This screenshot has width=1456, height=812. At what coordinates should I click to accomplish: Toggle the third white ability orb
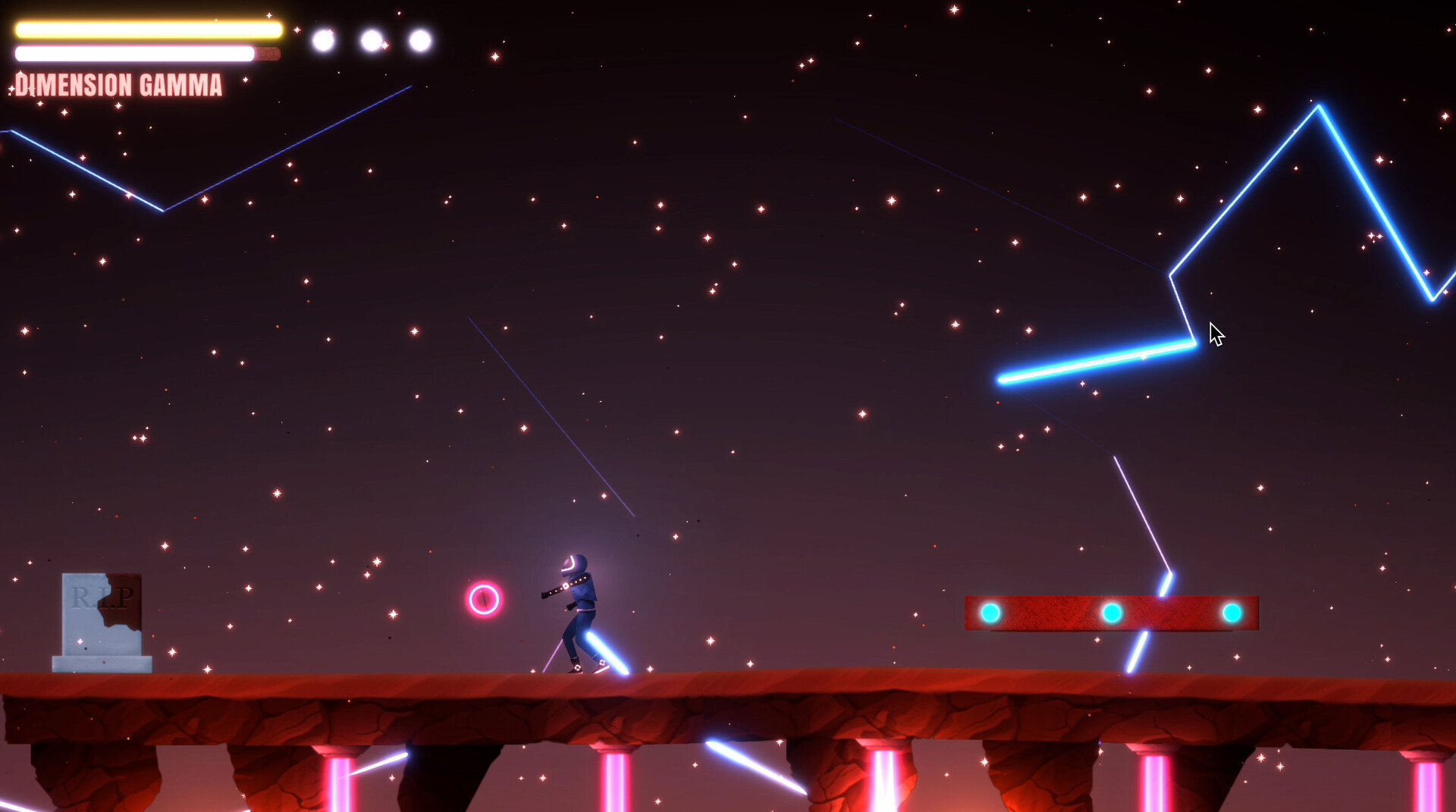coord(419,39)
